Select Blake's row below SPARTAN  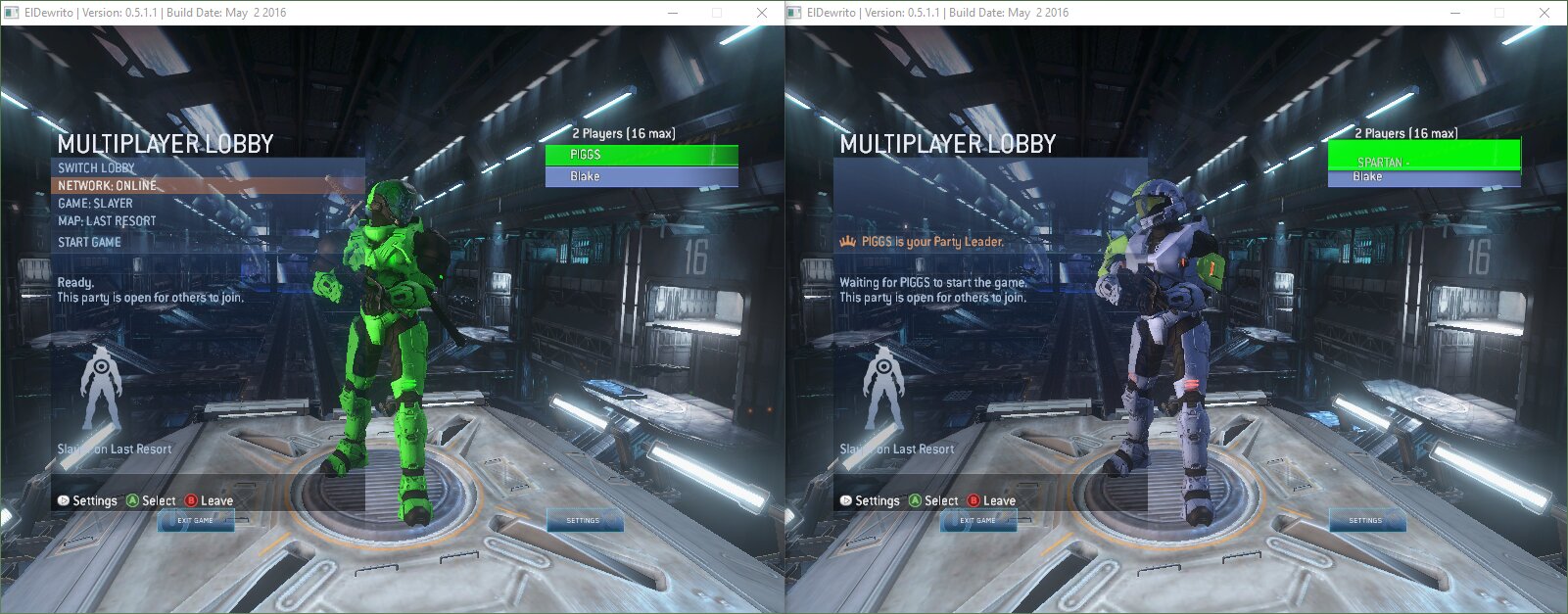pos(1423,178)
